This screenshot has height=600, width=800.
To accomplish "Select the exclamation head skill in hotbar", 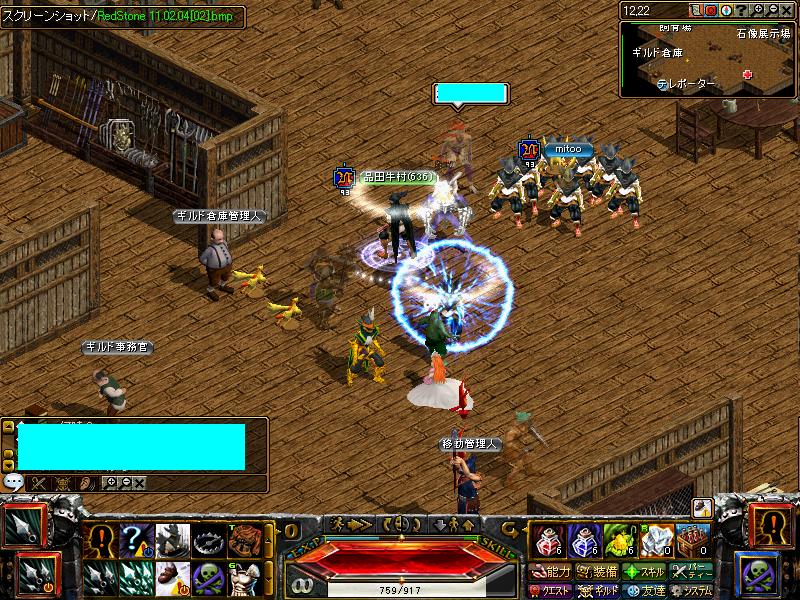I will pos(100,541).
